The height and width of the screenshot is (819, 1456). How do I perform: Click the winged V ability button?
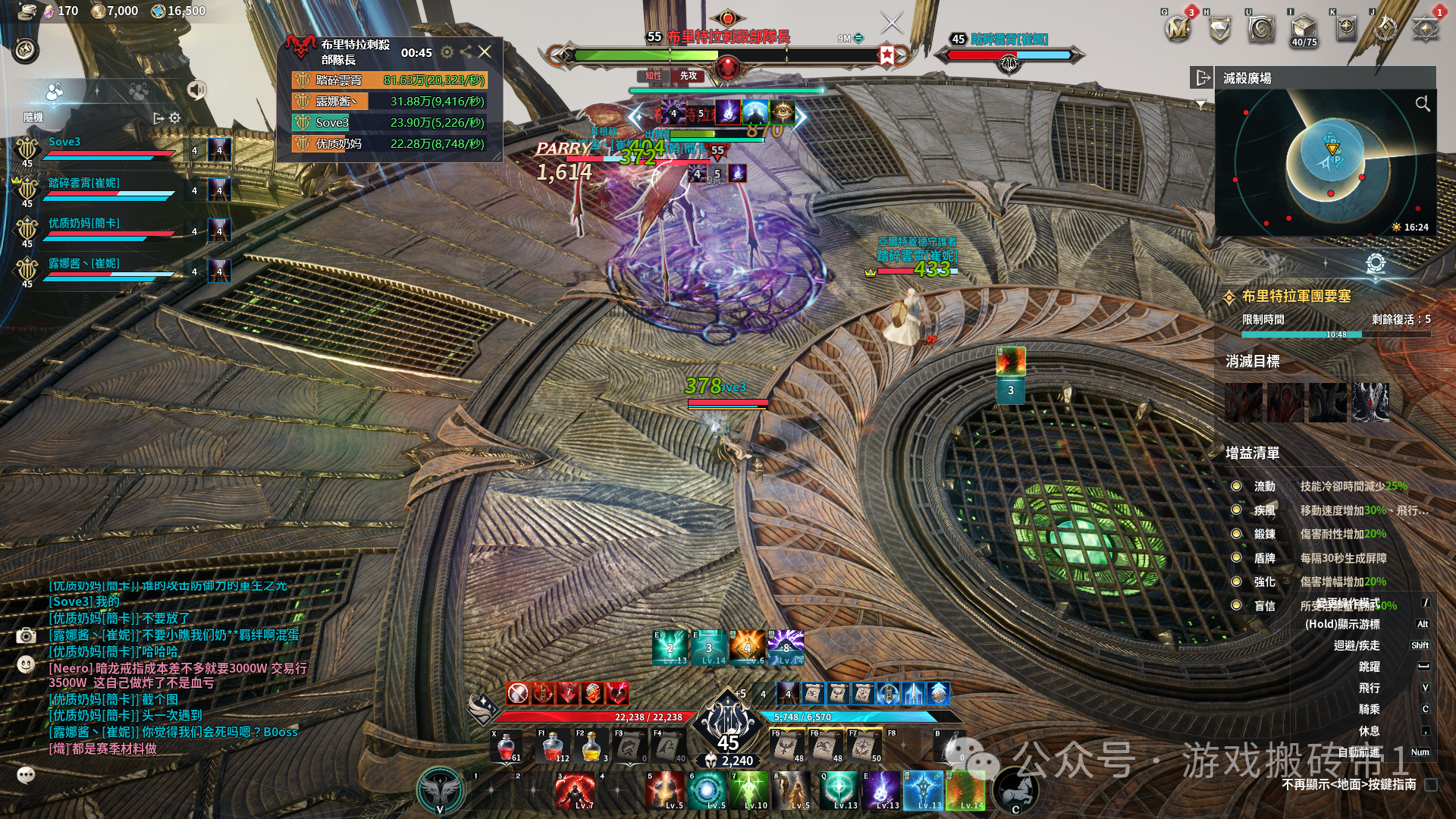click(x=441, y=790)
